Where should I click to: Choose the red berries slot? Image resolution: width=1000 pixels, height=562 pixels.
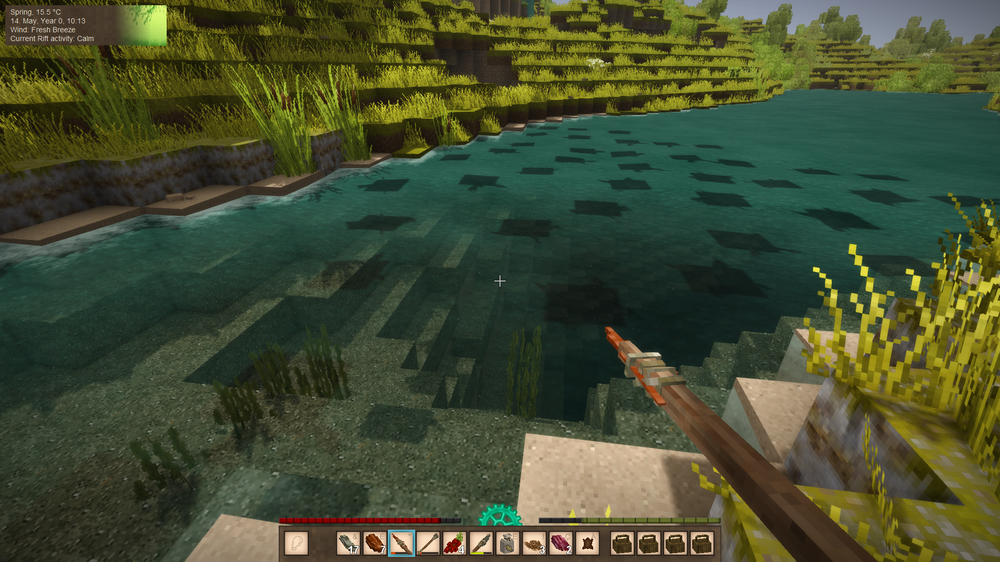point(455,543)
